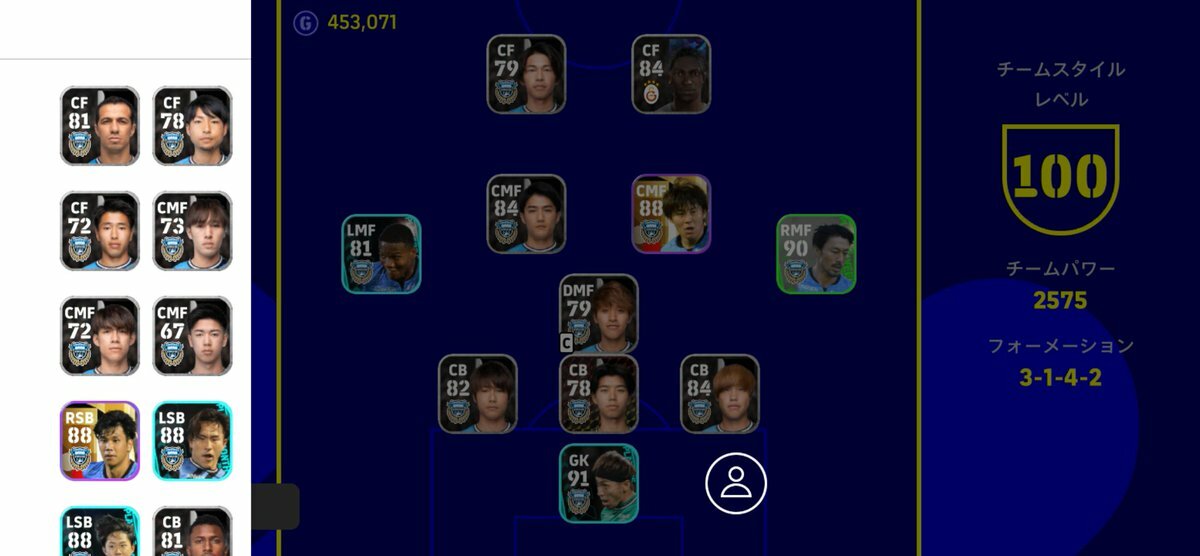Select the GK 91 goalkeeper card
This screenshot has height=556, width=1200.
tap(598, 483)
